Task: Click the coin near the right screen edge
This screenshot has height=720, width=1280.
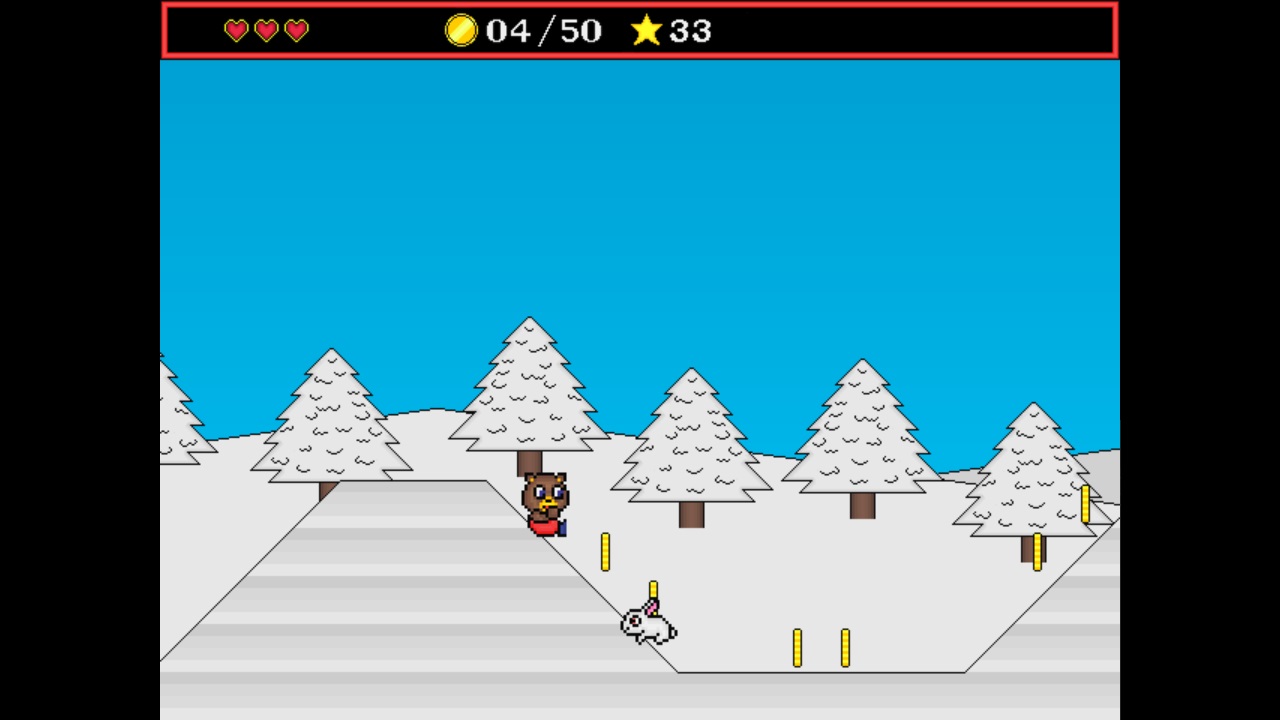Action: click(1086, 503)
